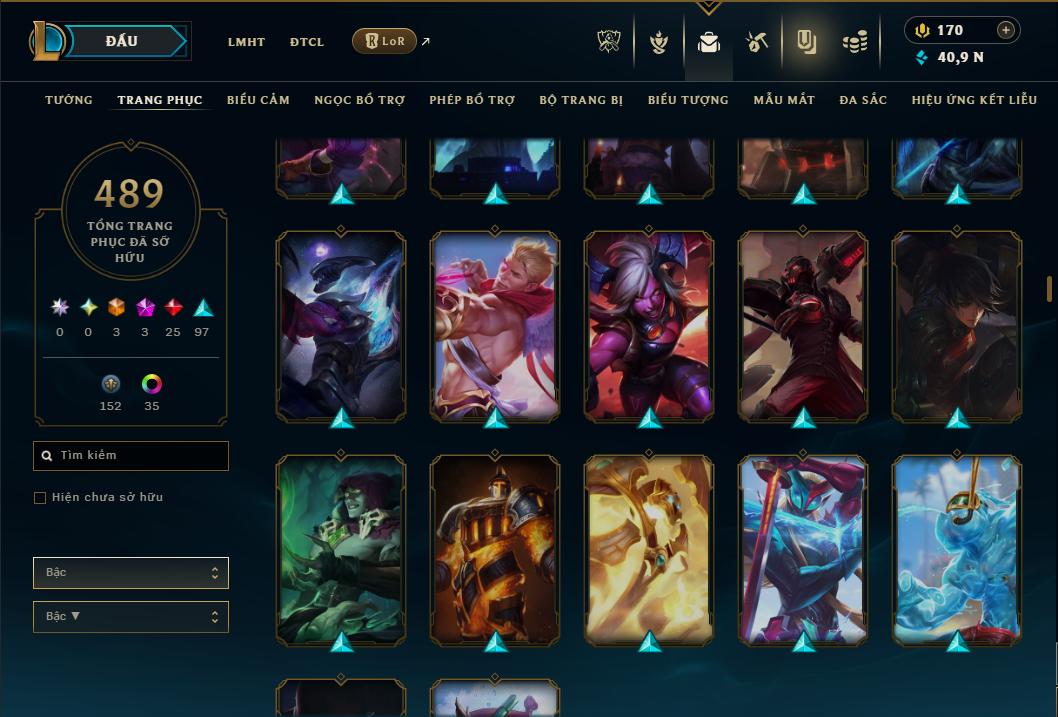Open the ĐA SẮC tab
This screenshot has width=1058, height=717.
863,100
